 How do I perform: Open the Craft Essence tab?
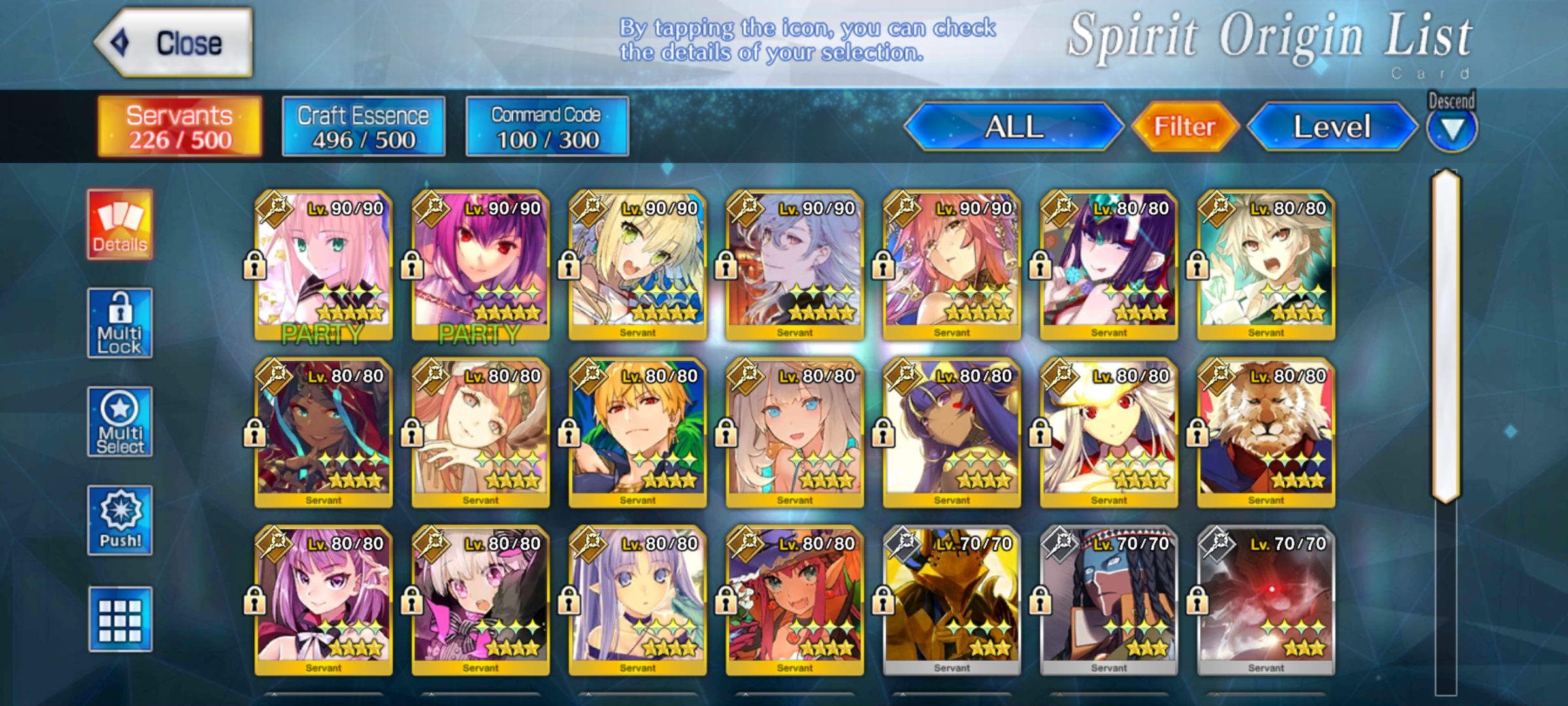tap(363, 127)
